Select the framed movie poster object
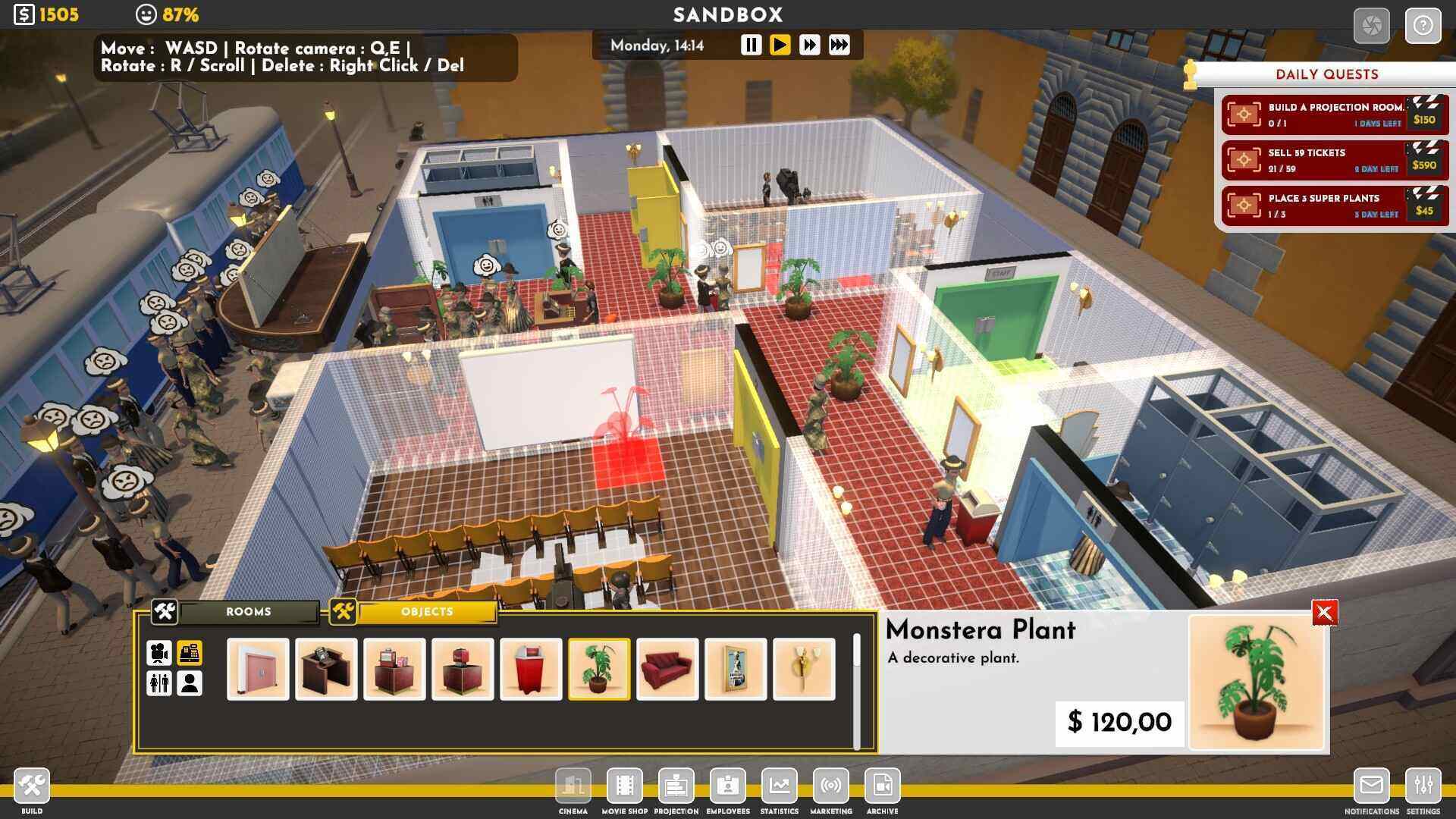Image resolution: width=1456 pixels, height=819 pixels. coord(736,669)
